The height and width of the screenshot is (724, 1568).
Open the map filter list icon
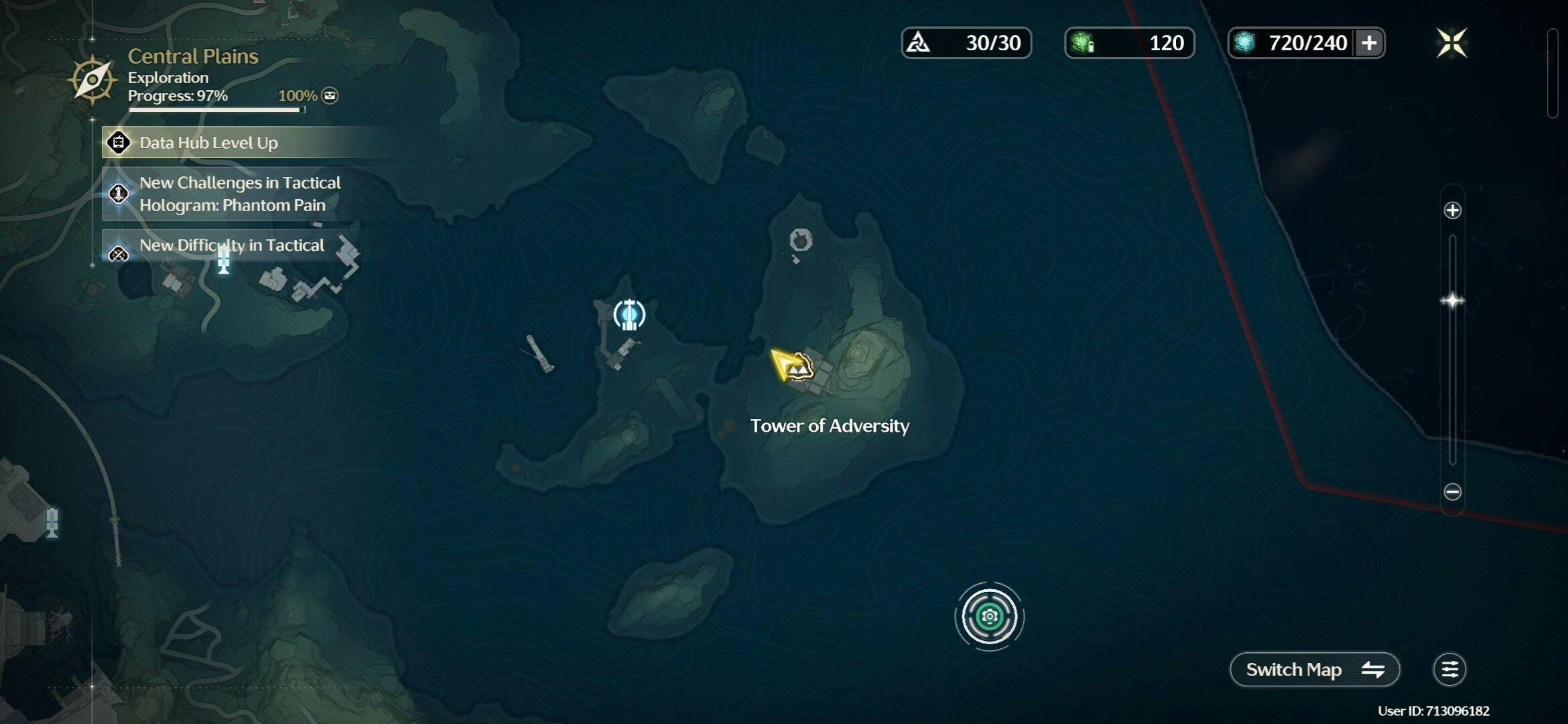1449,669
